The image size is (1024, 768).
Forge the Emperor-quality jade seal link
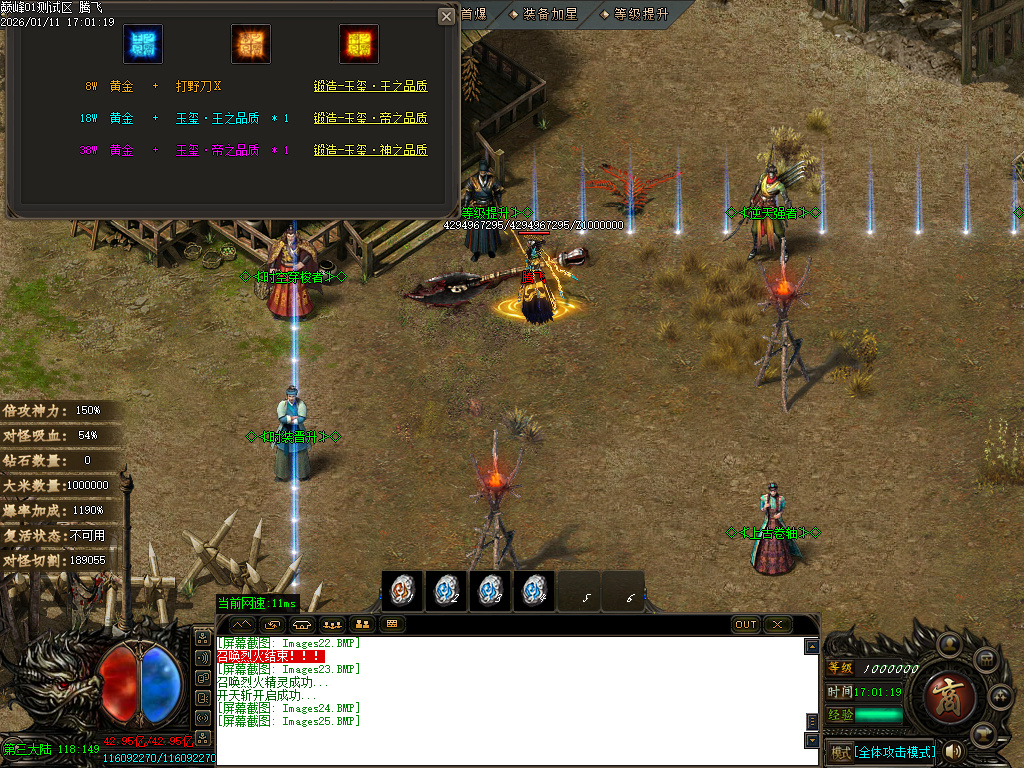[x=370, y=119]
